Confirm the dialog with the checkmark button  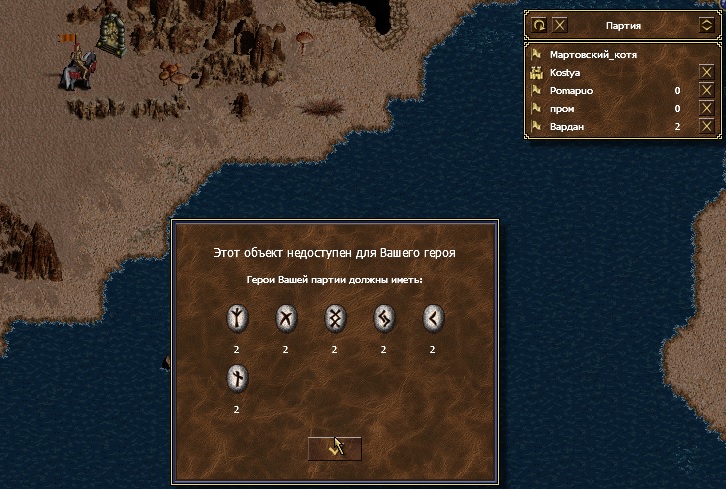tap(335, 448)
